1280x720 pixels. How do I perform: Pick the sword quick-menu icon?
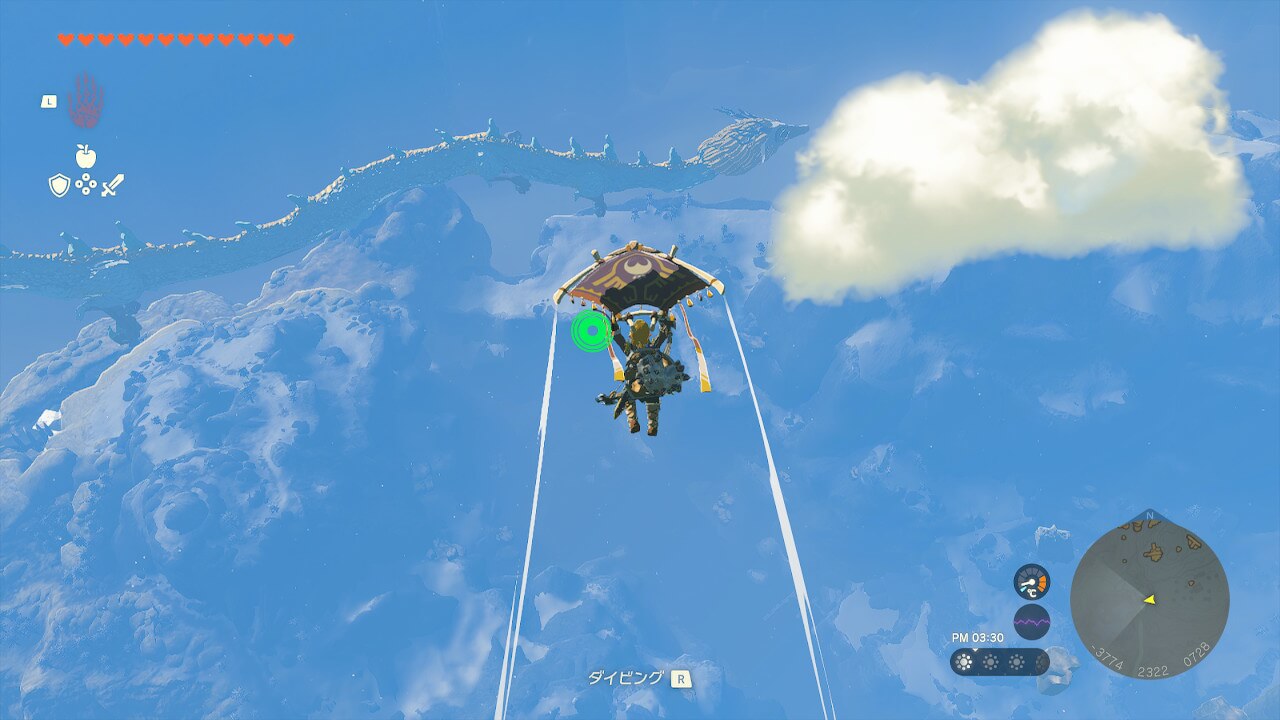click(112, 185)
